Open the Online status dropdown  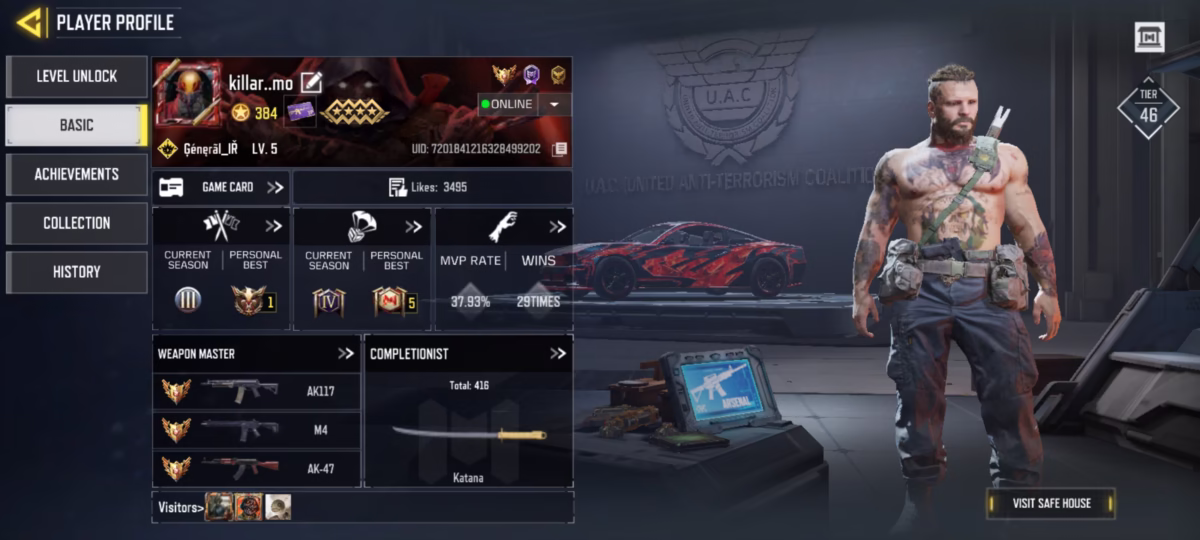point(554,104)
